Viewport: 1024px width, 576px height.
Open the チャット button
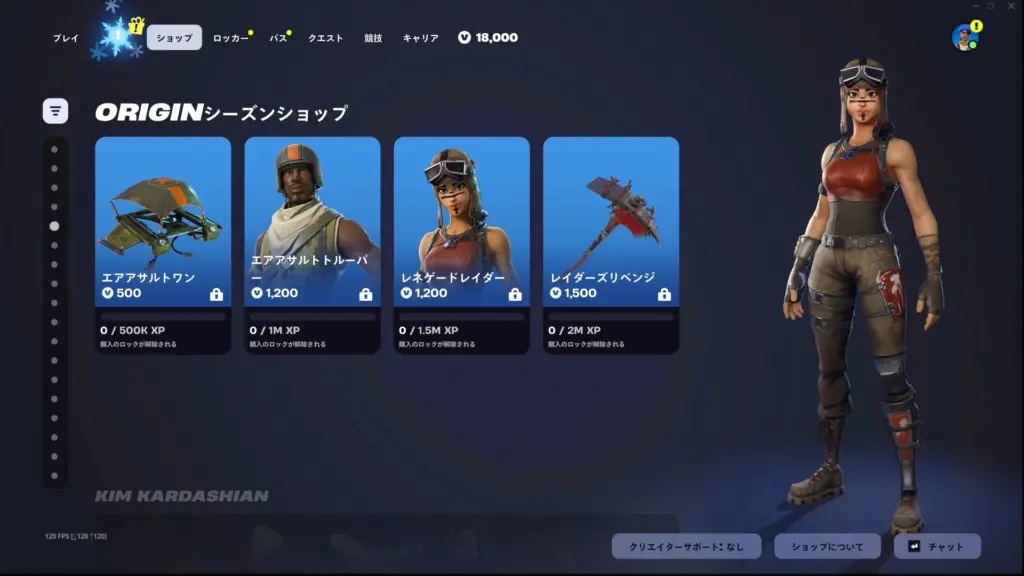click(937, 546)
